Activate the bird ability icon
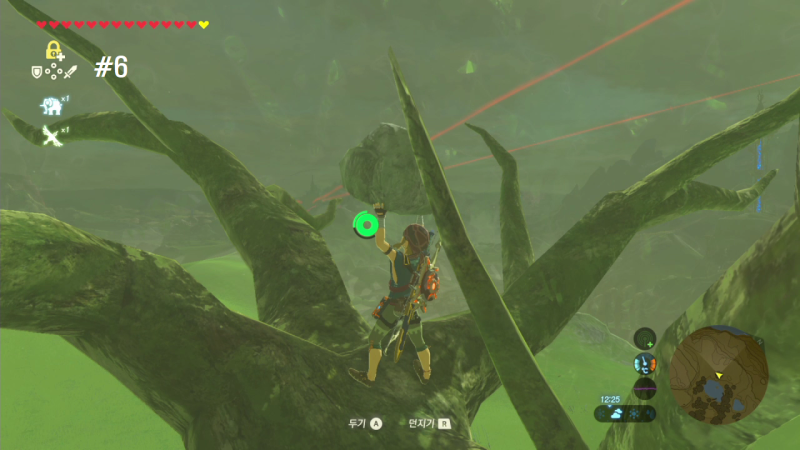Viewport: 800px width, 450px height. (51, 134)
